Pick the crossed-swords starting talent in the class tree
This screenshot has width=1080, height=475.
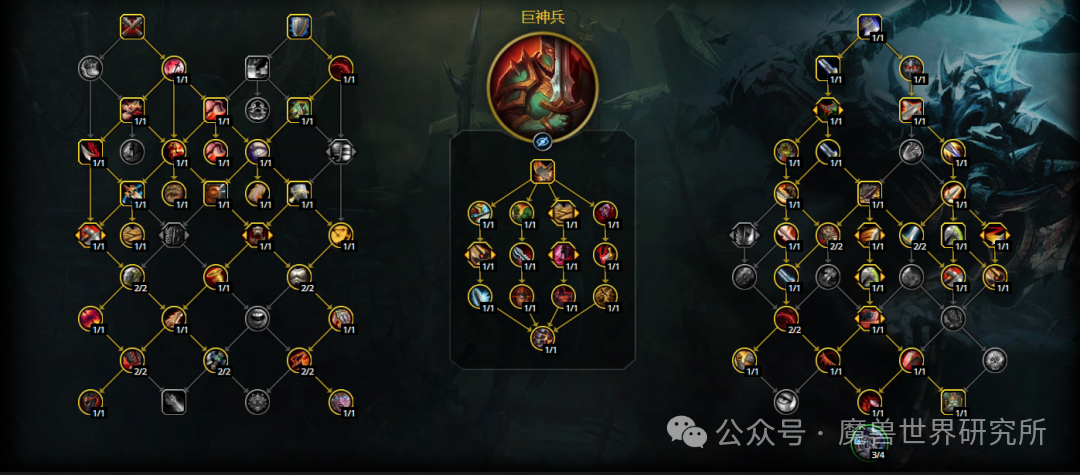[132, 27]
